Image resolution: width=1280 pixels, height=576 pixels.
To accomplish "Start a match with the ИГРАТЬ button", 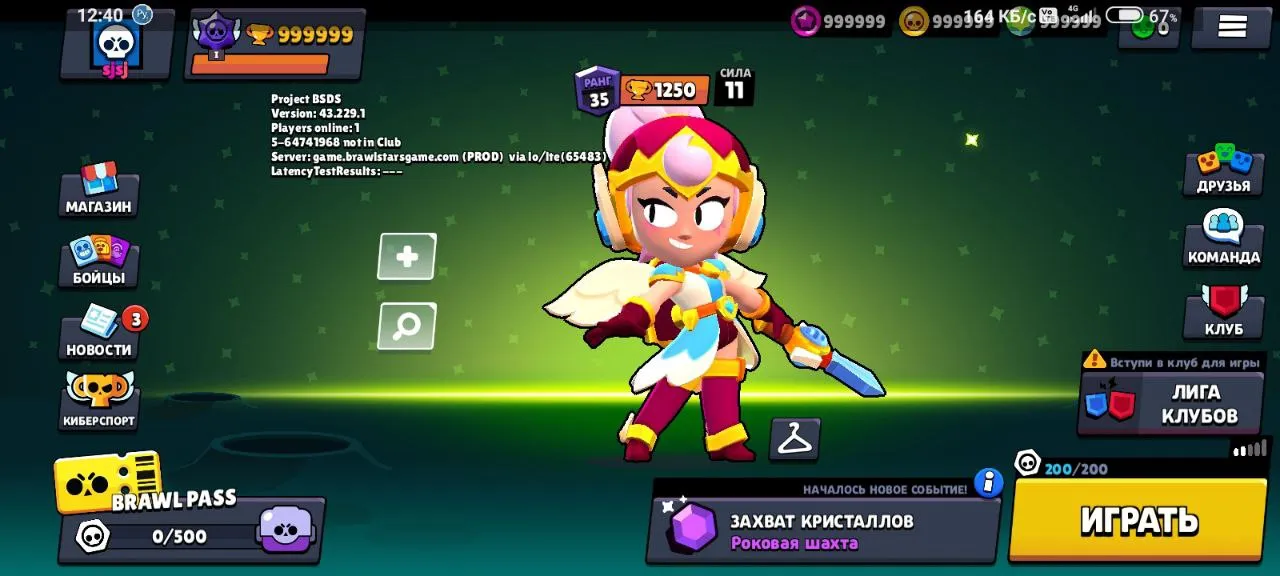I will coord(1140,520).
